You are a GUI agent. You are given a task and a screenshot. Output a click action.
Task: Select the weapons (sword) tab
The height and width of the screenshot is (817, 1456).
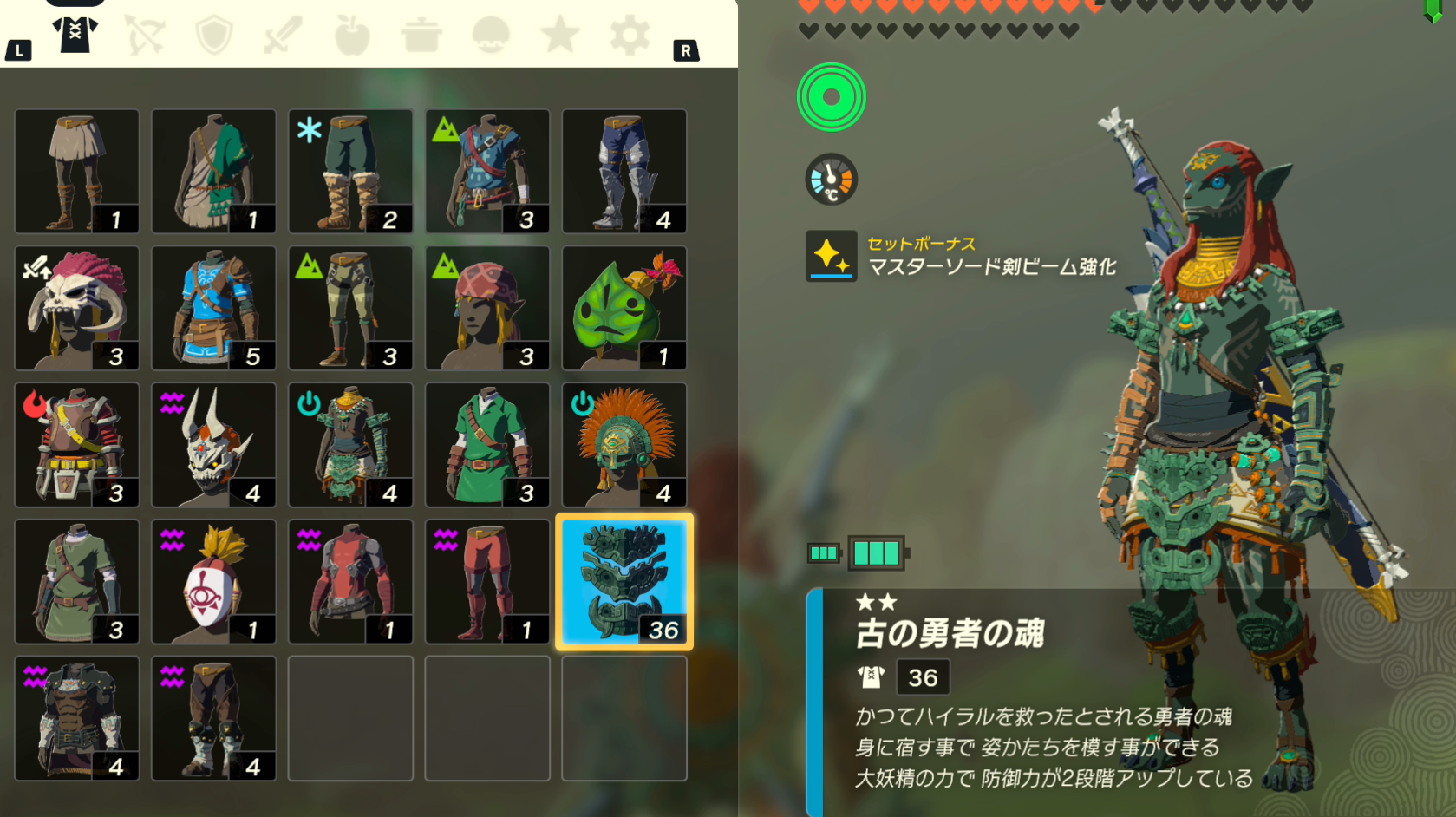click(x=283, y=33)
